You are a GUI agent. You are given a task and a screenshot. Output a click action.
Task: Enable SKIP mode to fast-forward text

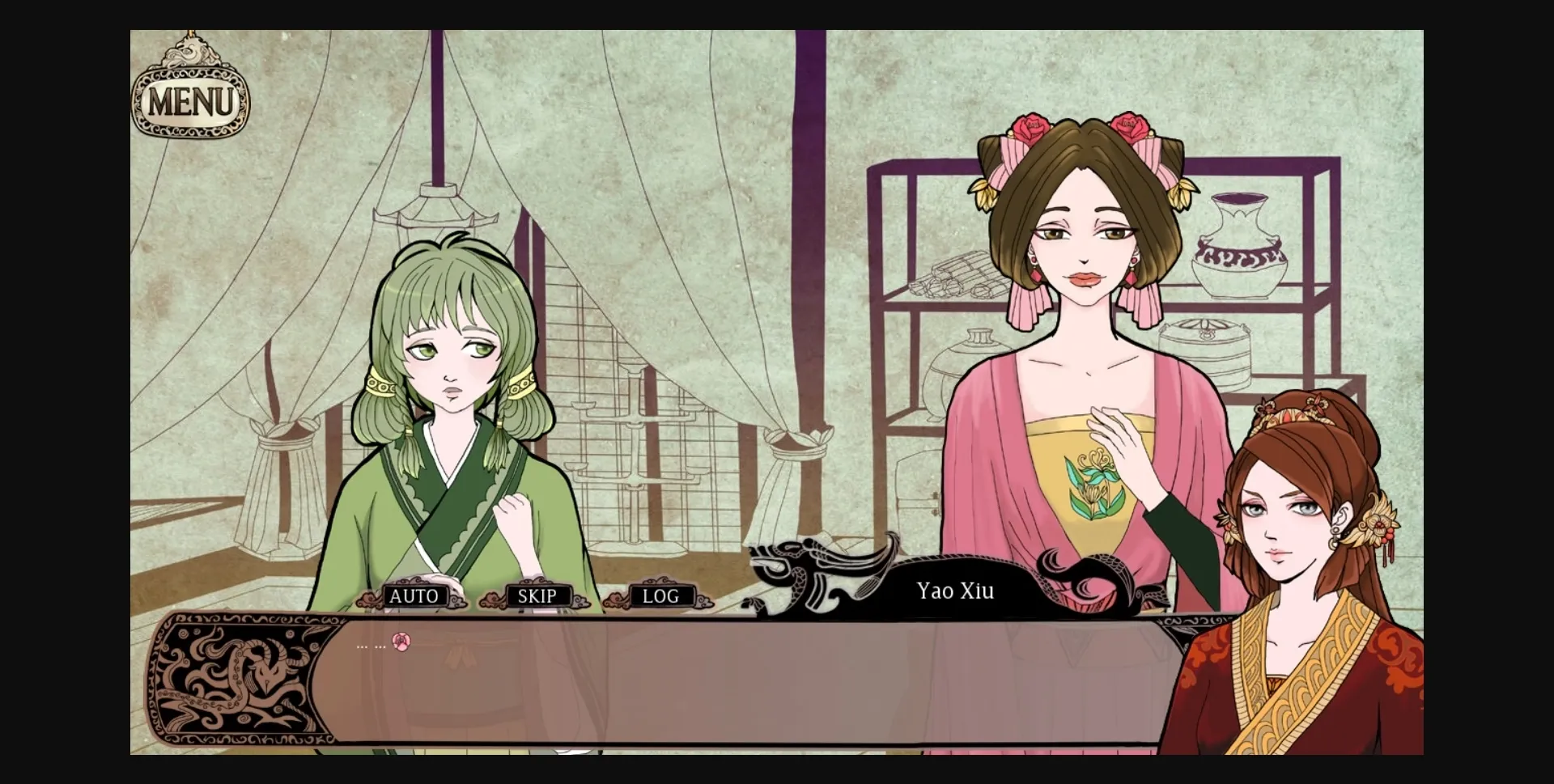click(537, 596)
